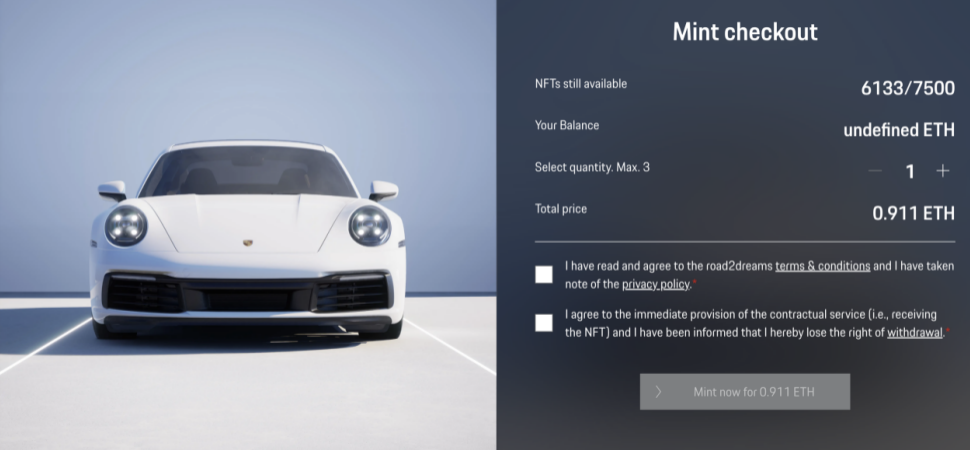The height and width of the screenshot is (450, 970).
Task: Mint now for 0.911 ETH
Action: tap(744, 392)
